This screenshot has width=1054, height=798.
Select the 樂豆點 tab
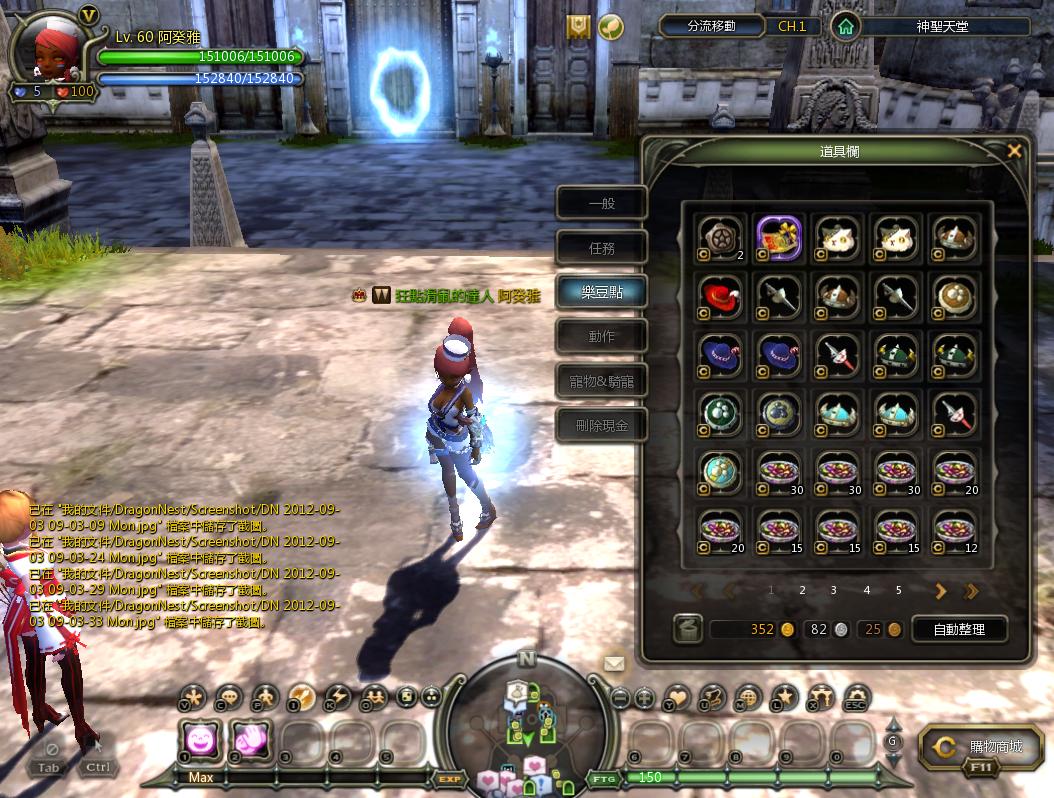602,292
